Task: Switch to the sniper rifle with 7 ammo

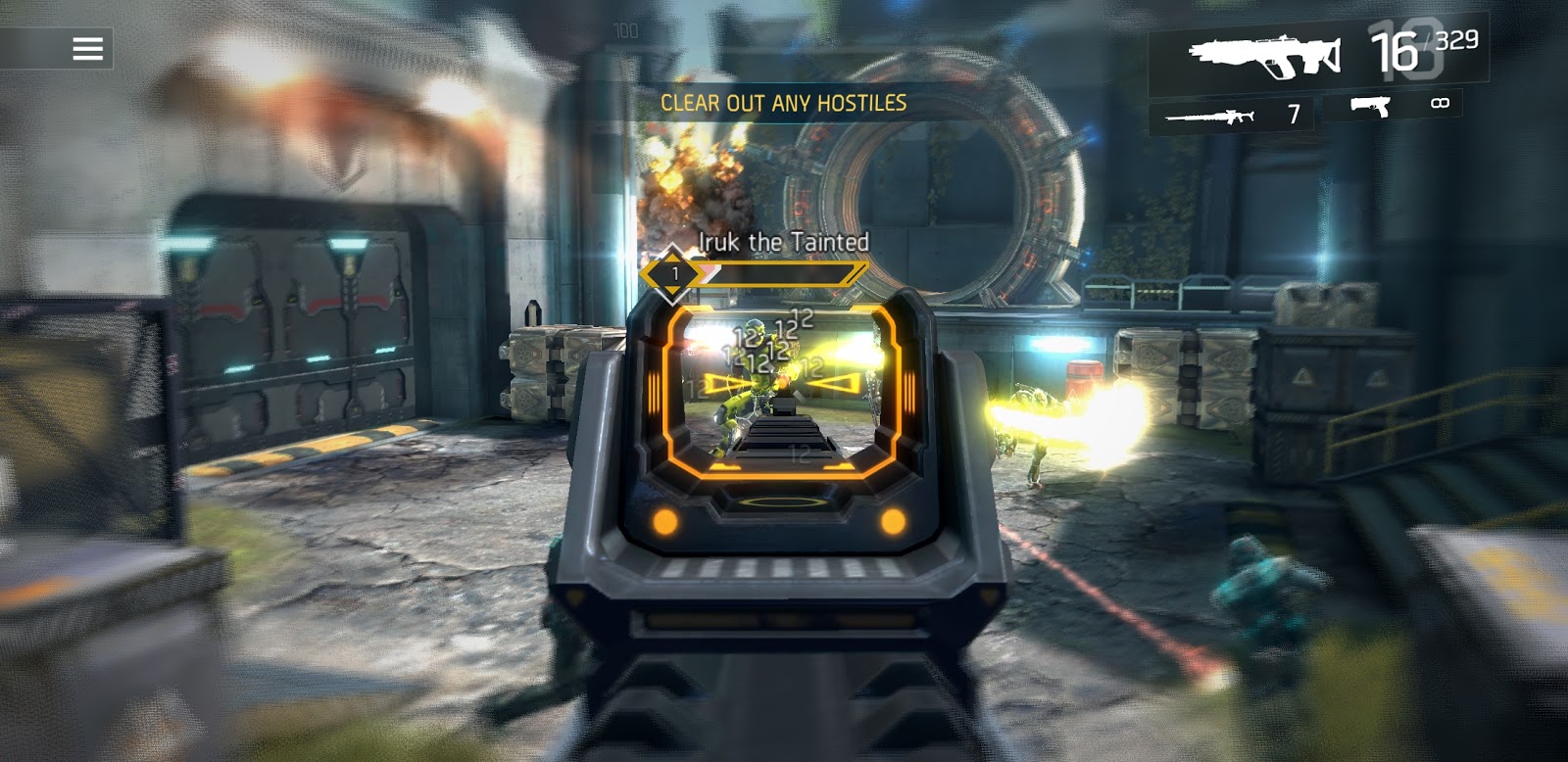Action: click(x=1232, y=116)
